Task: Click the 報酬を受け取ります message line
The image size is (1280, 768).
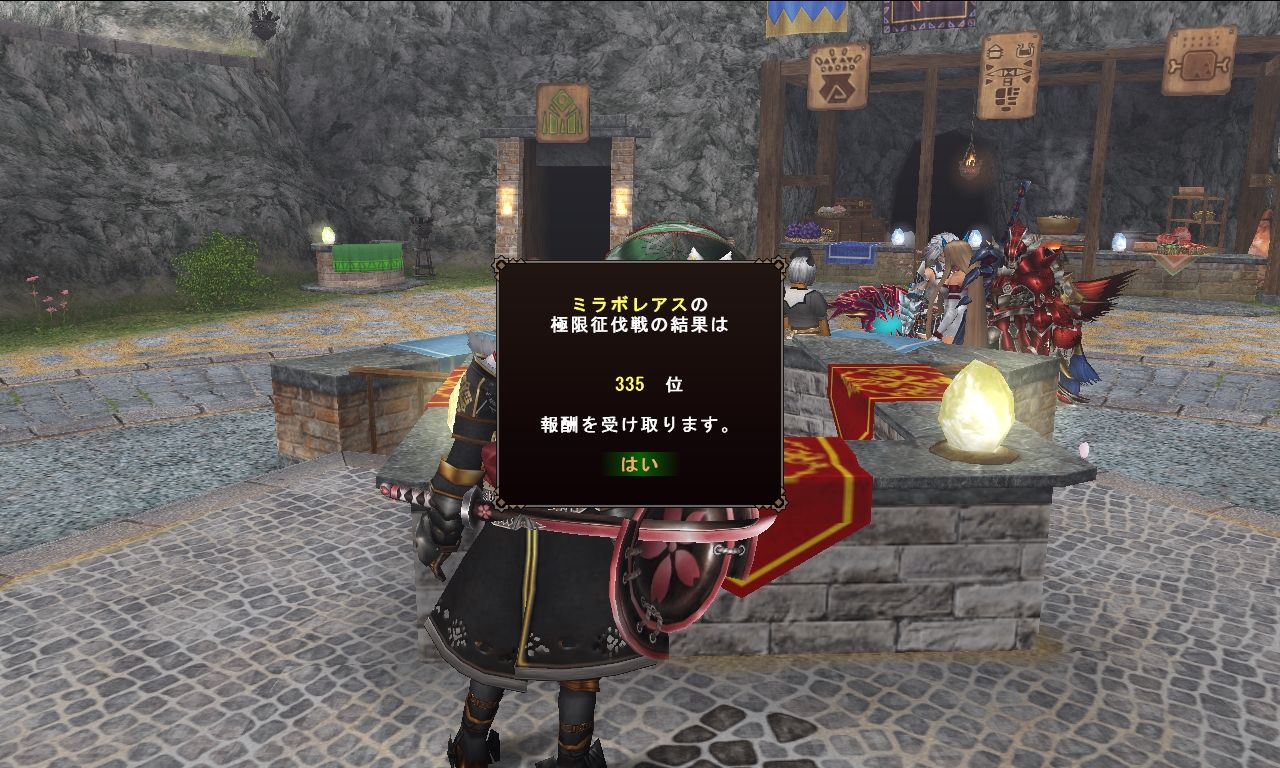Action: tap(636, 424)
